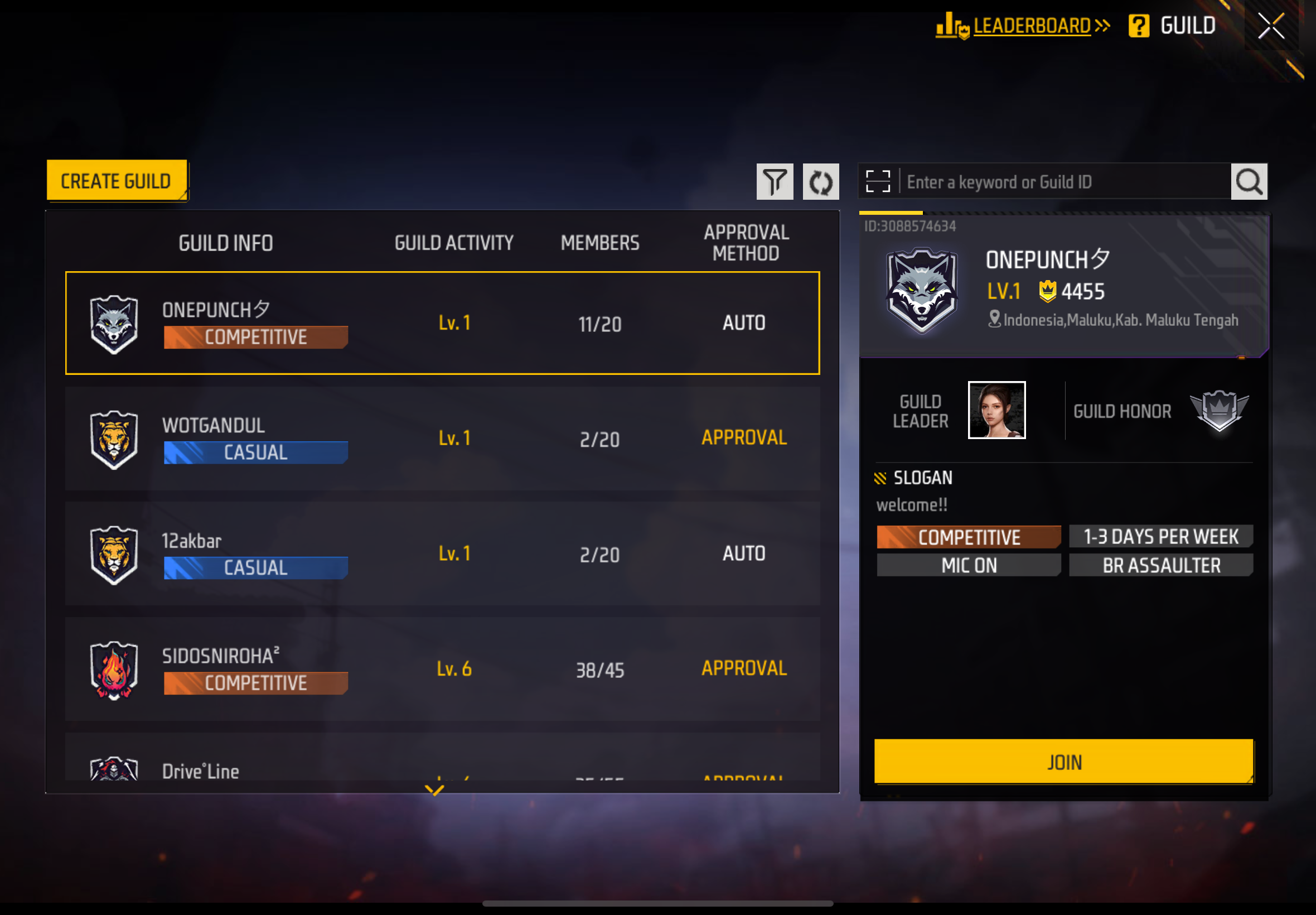The width and height of the screenshot is (1316, 915).
Task: Tap the QR scan icon
Action: tap(877, 182)
